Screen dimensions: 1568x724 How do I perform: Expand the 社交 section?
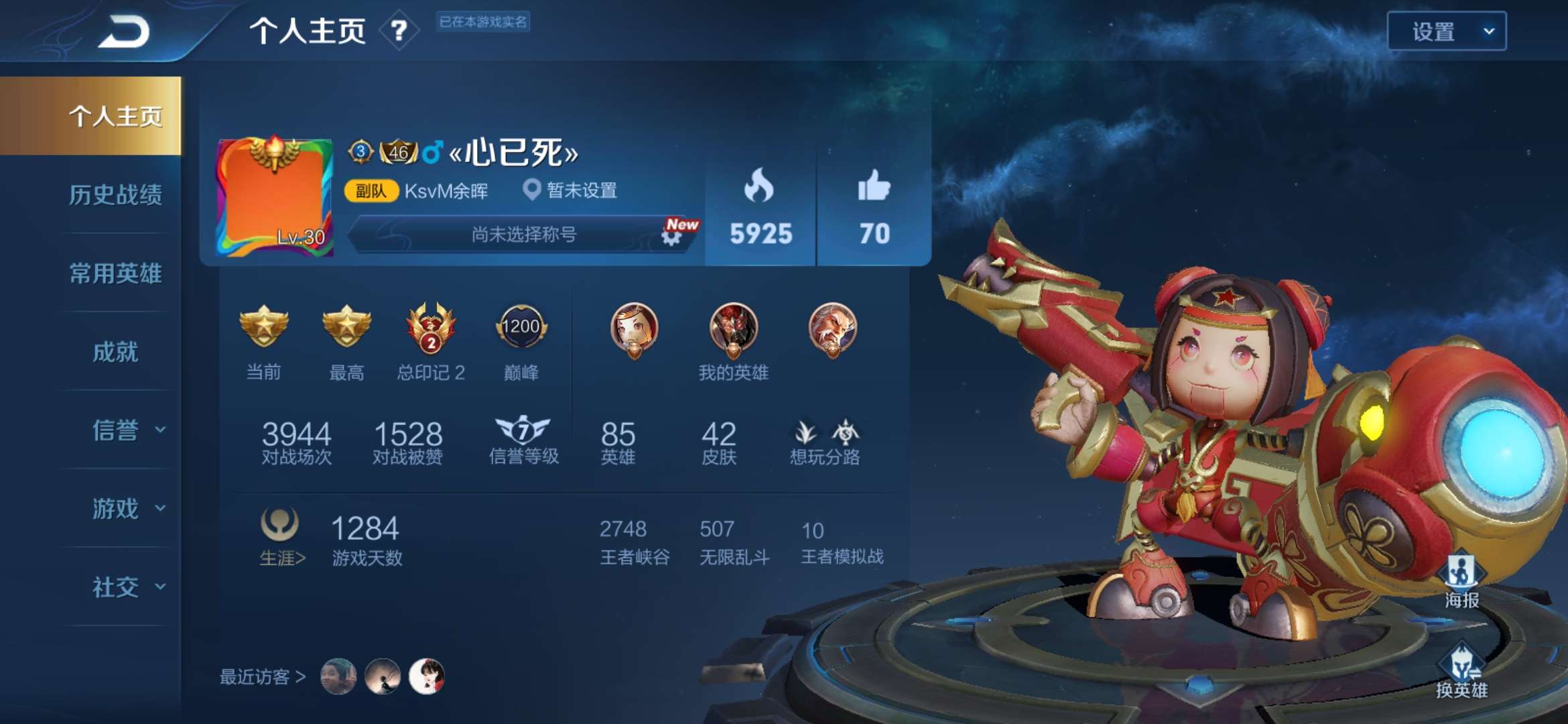127,587
